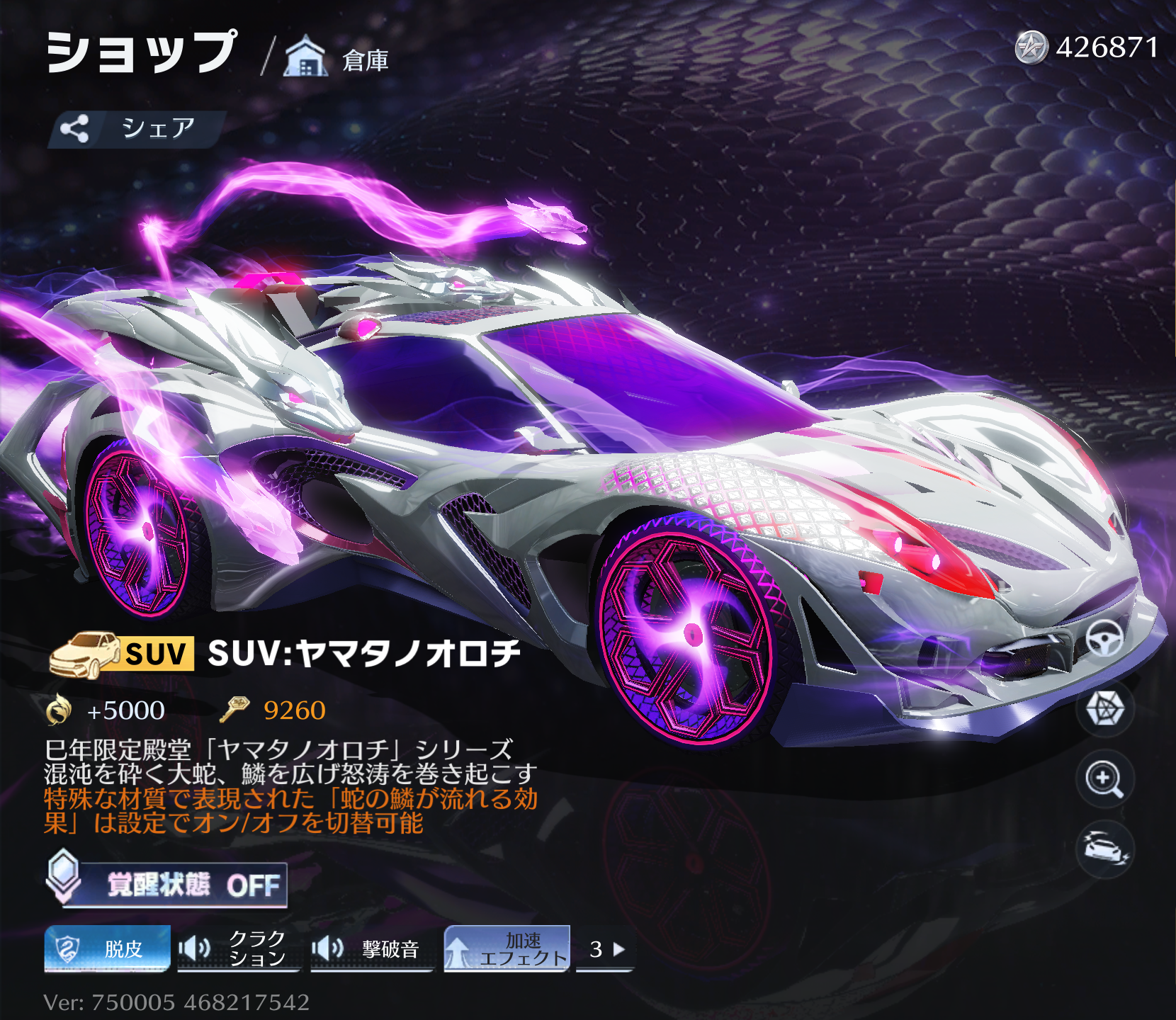1176x1020 pixels.
Task: Preview the speeding car effect icon
Action: [1104, 849]
